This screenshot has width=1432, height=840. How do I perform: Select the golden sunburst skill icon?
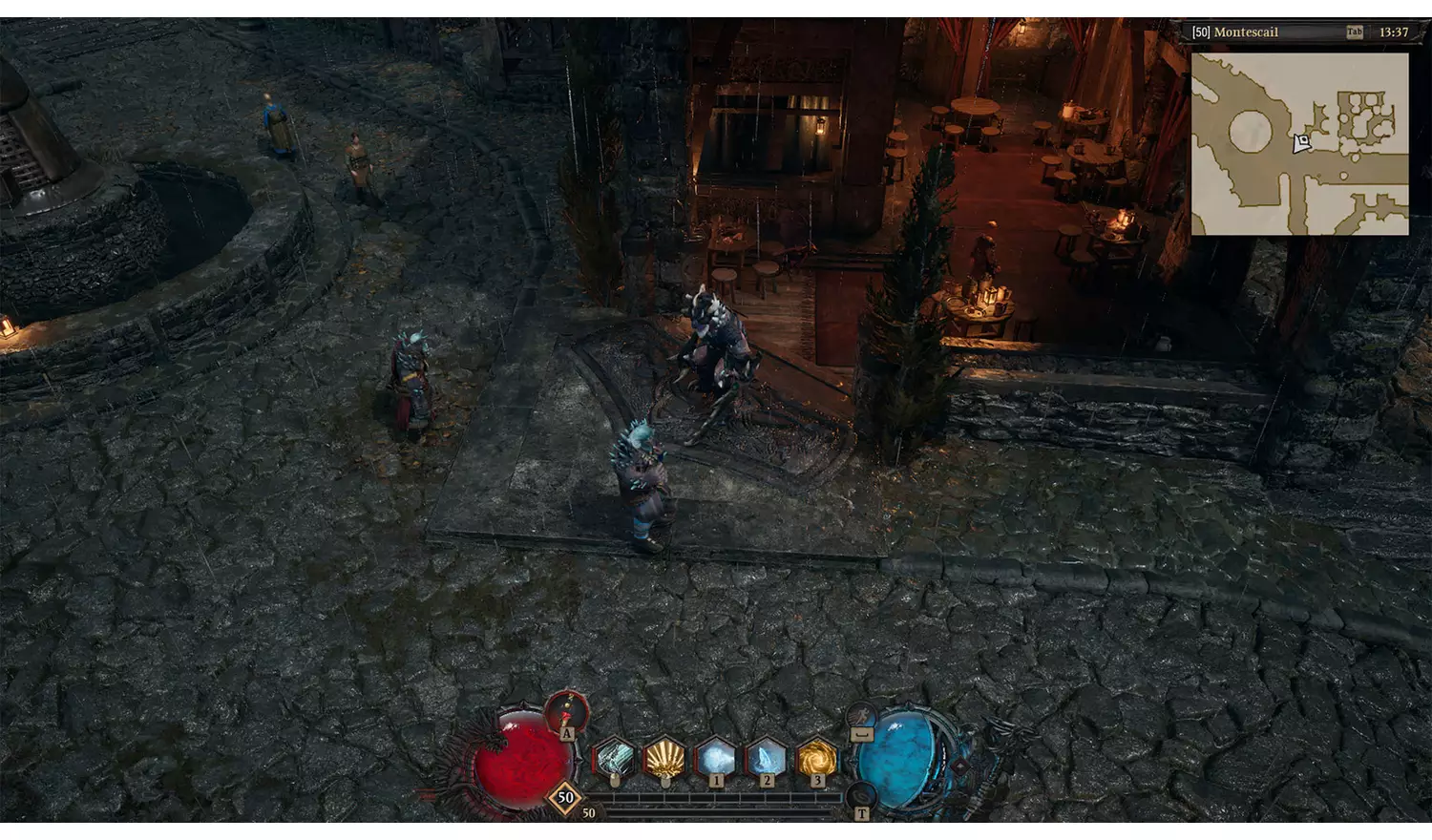[664, 759]
